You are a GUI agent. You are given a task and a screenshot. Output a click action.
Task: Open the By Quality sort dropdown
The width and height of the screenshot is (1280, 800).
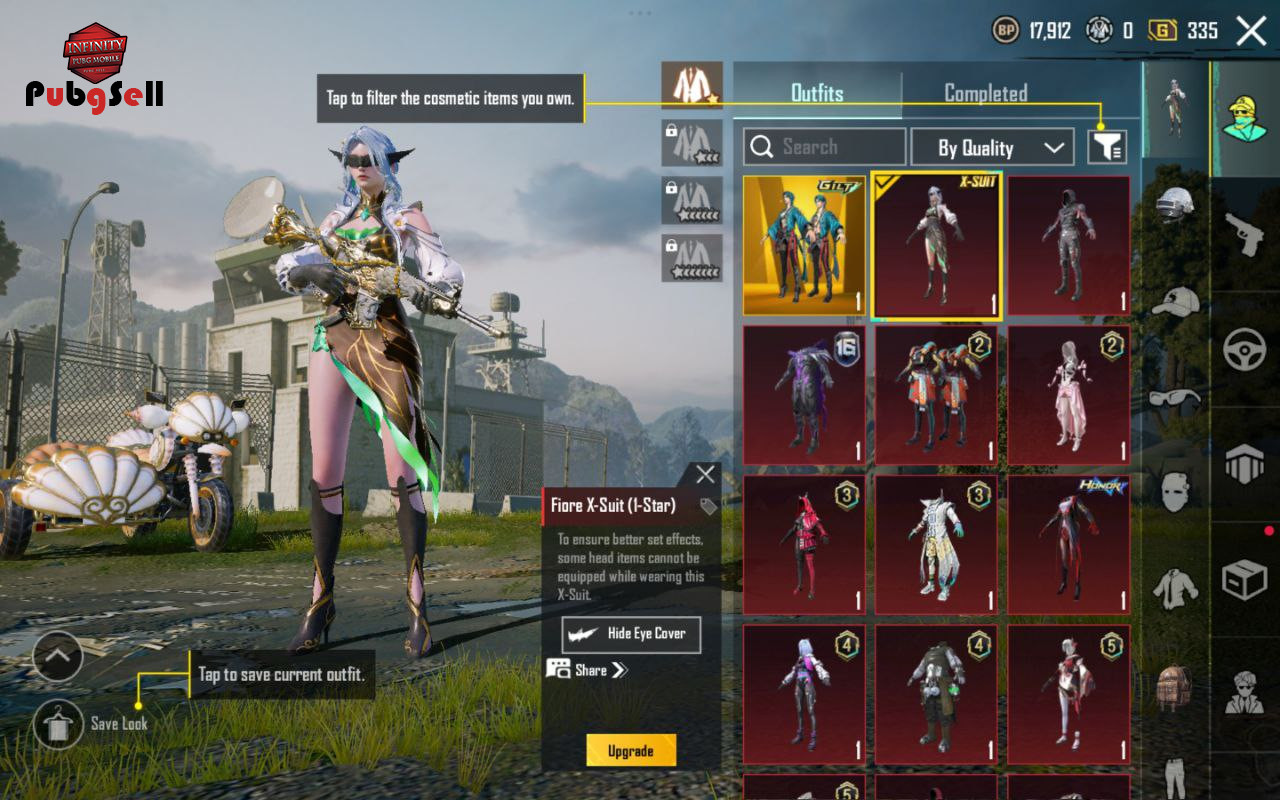pyautogui.click(x=992, y=148)
